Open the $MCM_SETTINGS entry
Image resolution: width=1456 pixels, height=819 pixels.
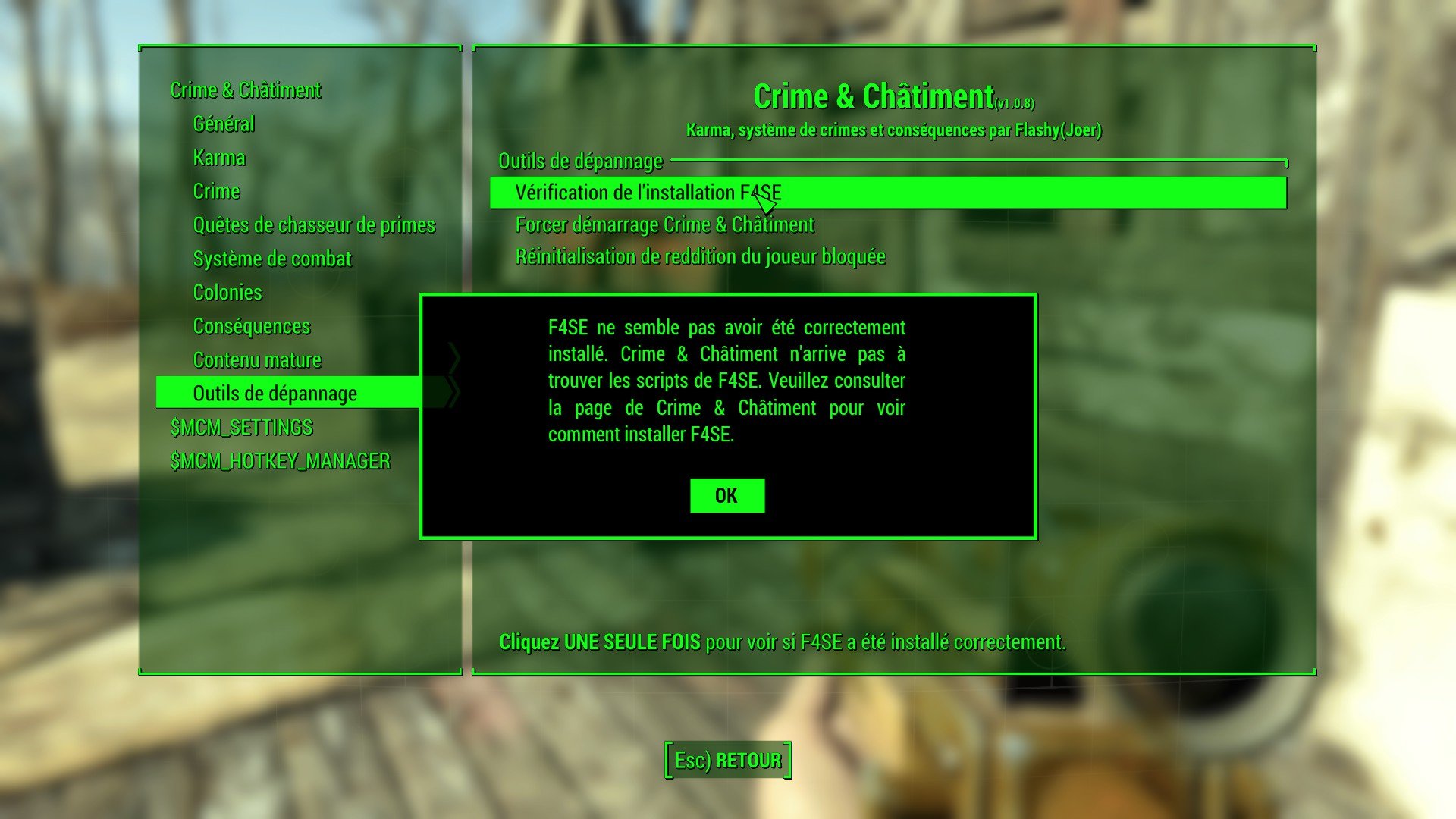pos(242,428)
